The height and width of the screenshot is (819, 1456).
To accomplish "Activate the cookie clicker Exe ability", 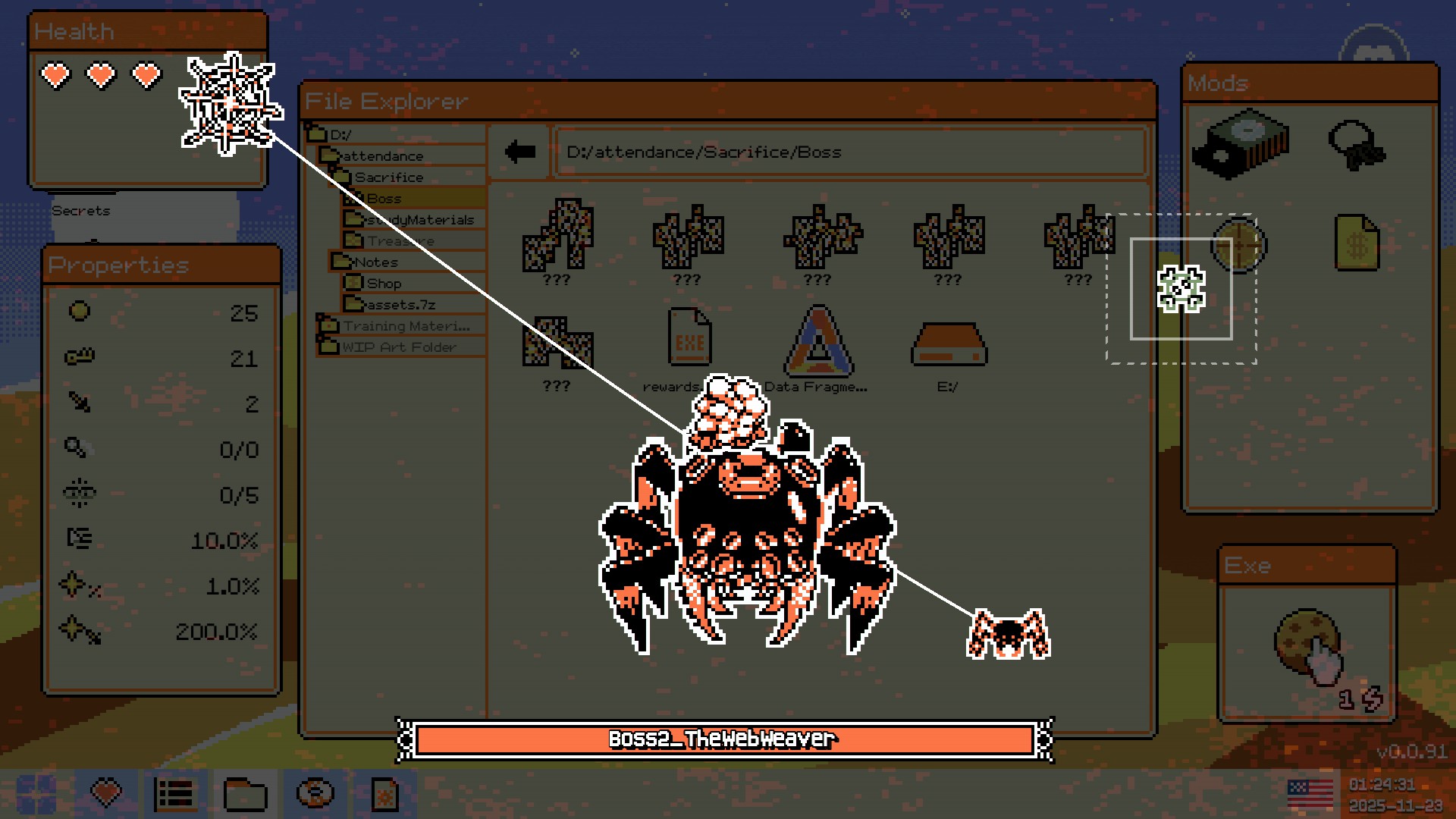I will [x=1307, y=643].
